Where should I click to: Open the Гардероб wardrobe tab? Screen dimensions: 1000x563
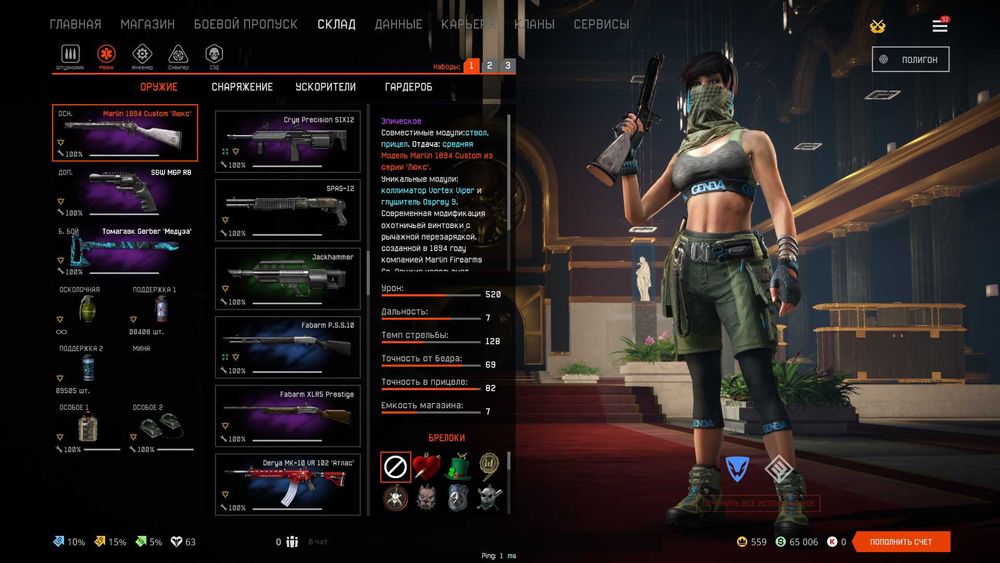407,87
